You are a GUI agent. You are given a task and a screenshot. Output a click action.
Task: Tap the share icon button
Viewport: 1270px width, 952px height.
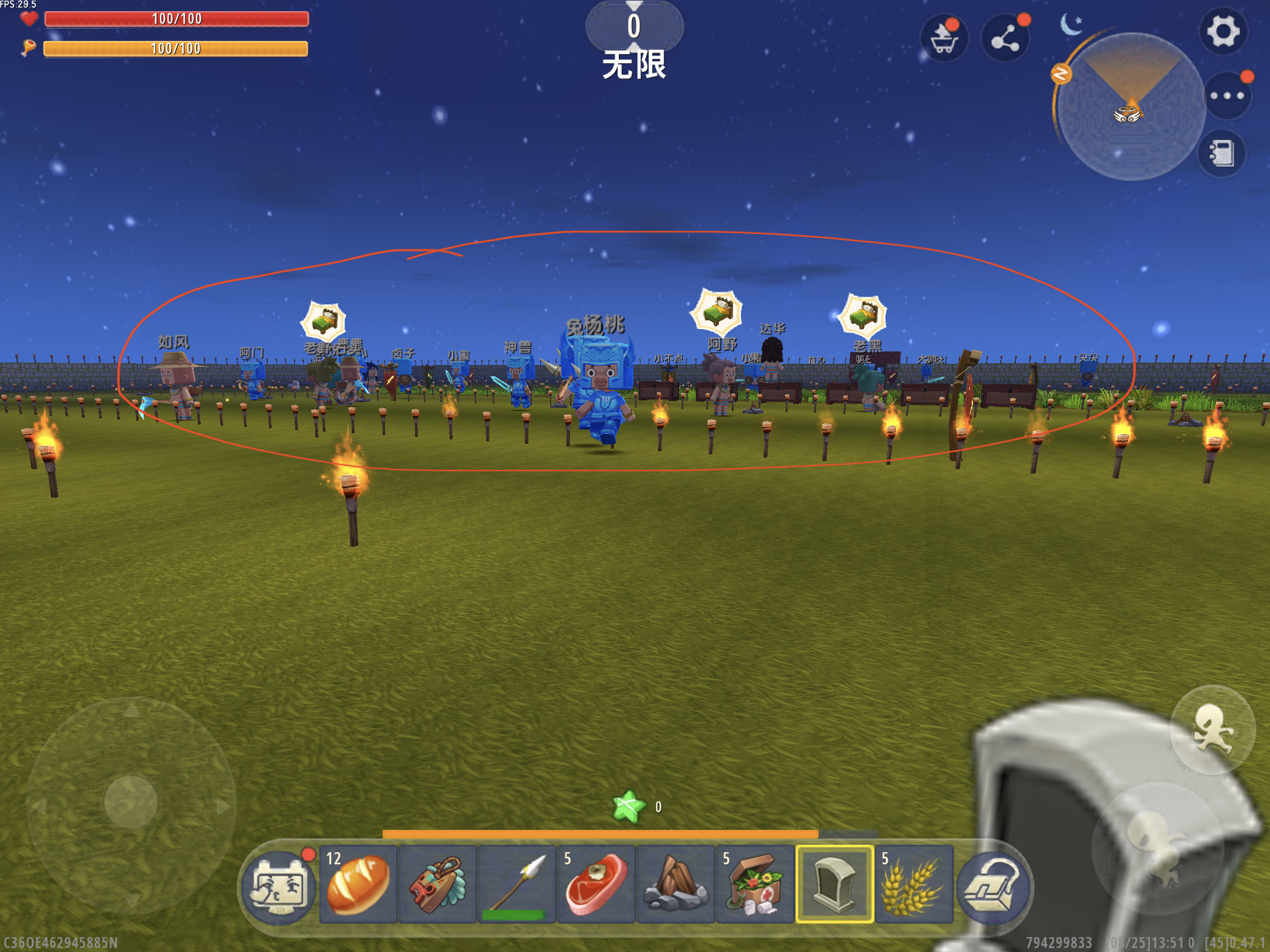point(1005,38)
